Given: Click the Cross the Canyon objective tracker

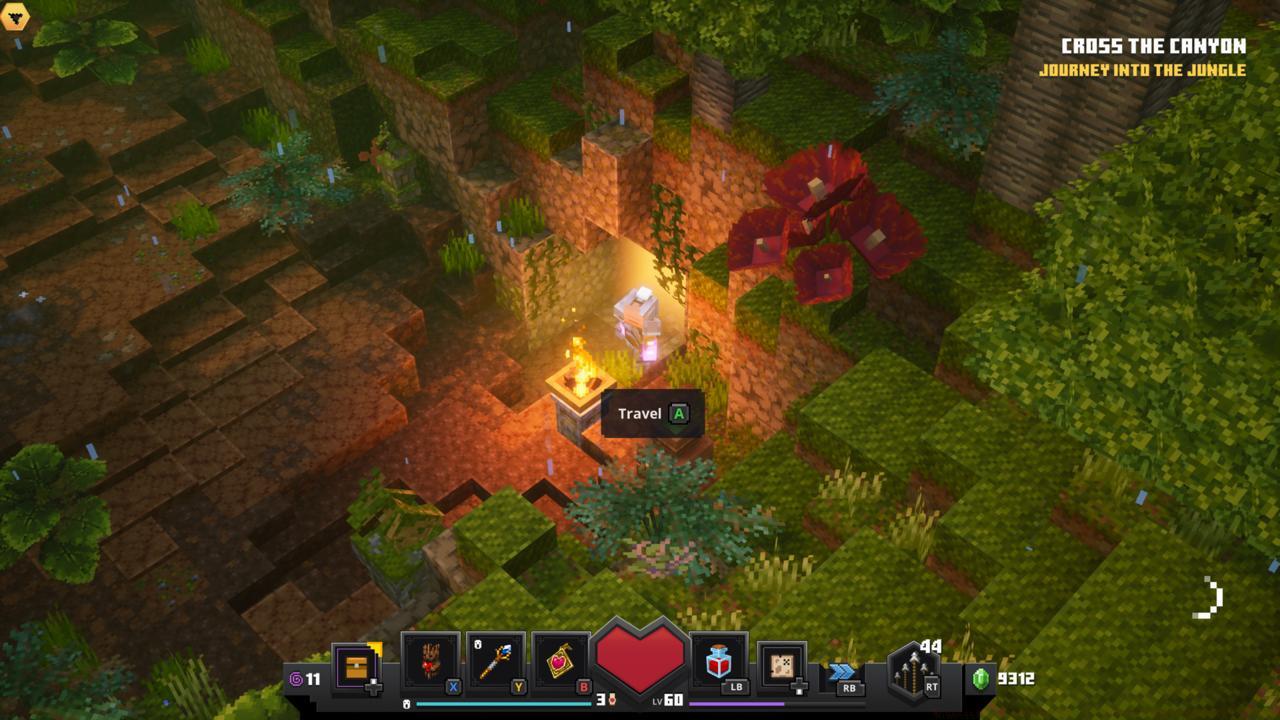Looking at the screenshot, I should point(1153,46).
